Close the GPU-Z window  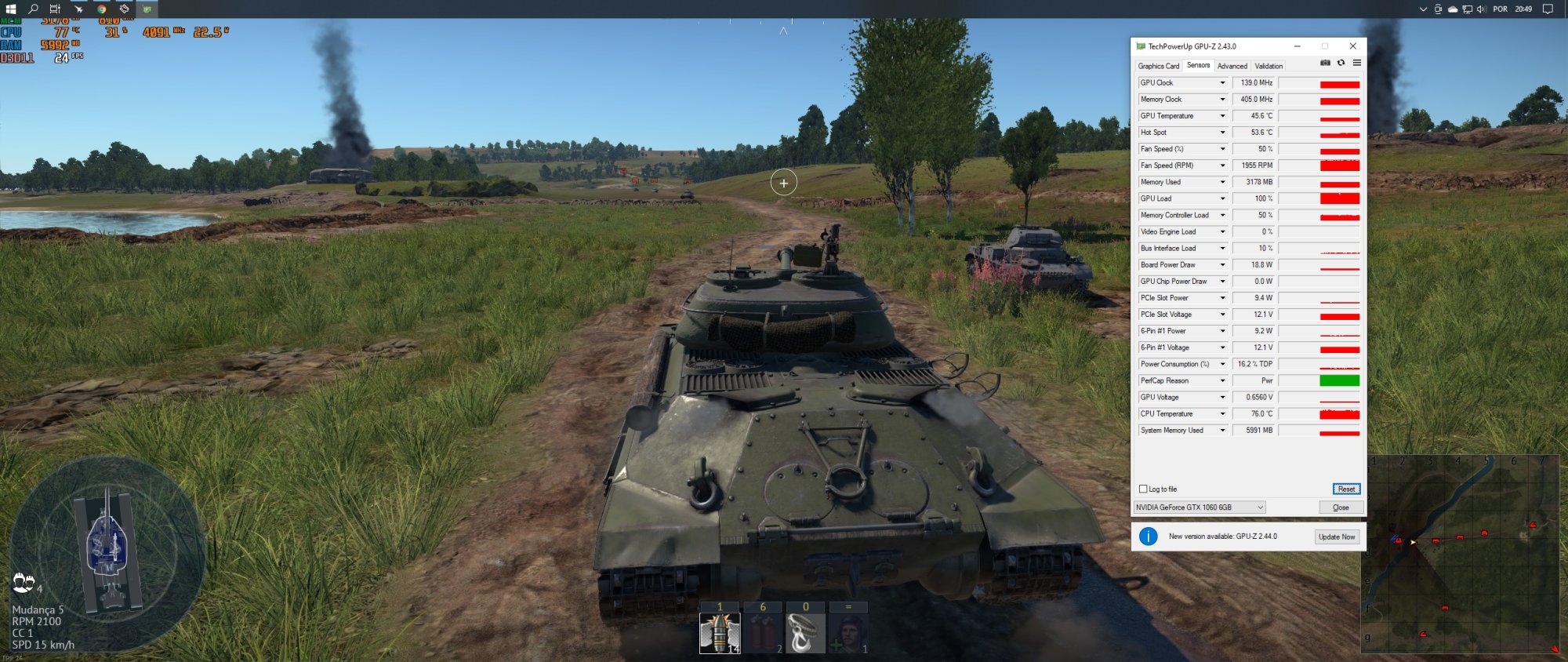[x=1352, y=46]
